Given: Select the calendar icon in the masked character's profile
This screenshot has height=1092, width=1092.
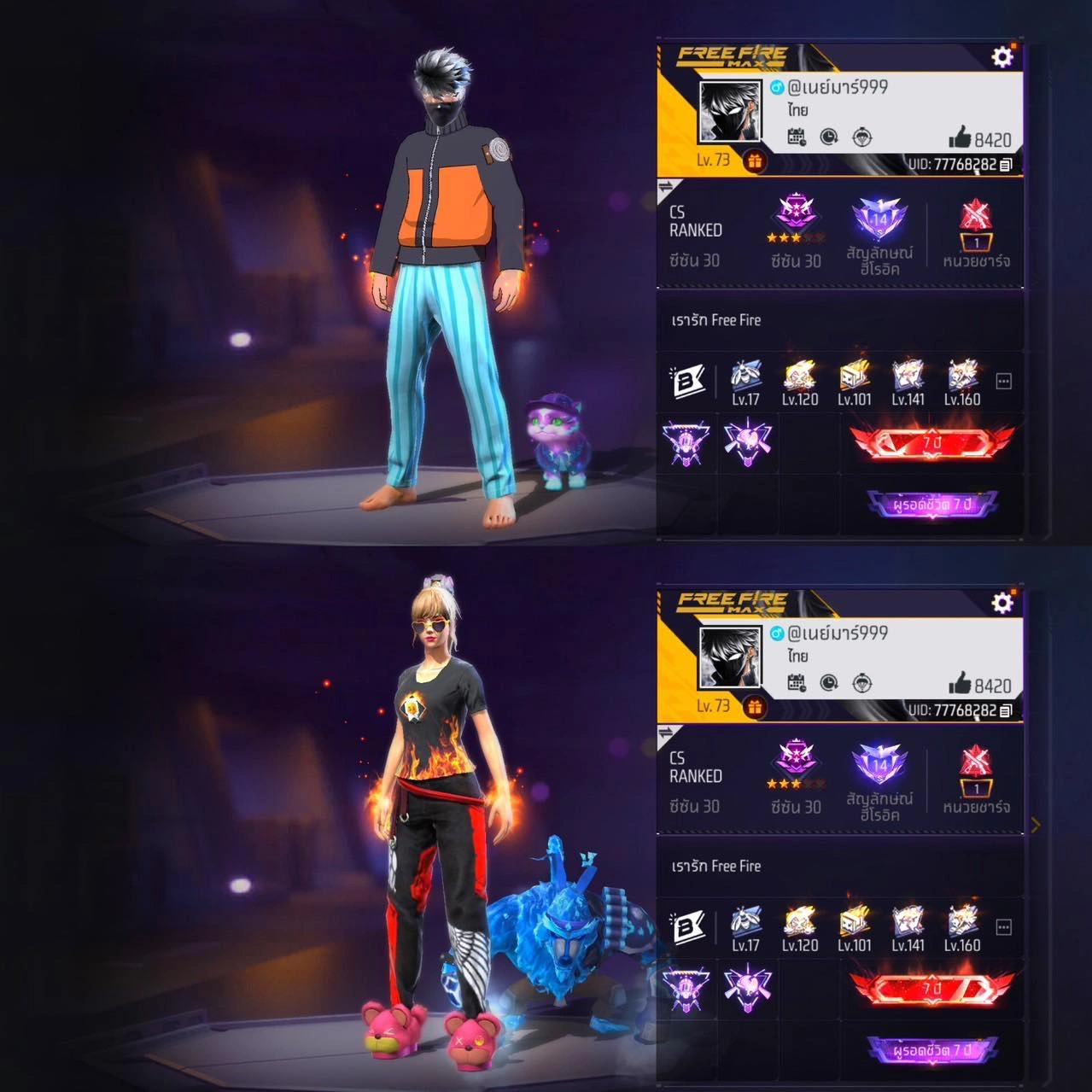Looking at the screenshot, I should pyautogui.click(x=797, y=137).
